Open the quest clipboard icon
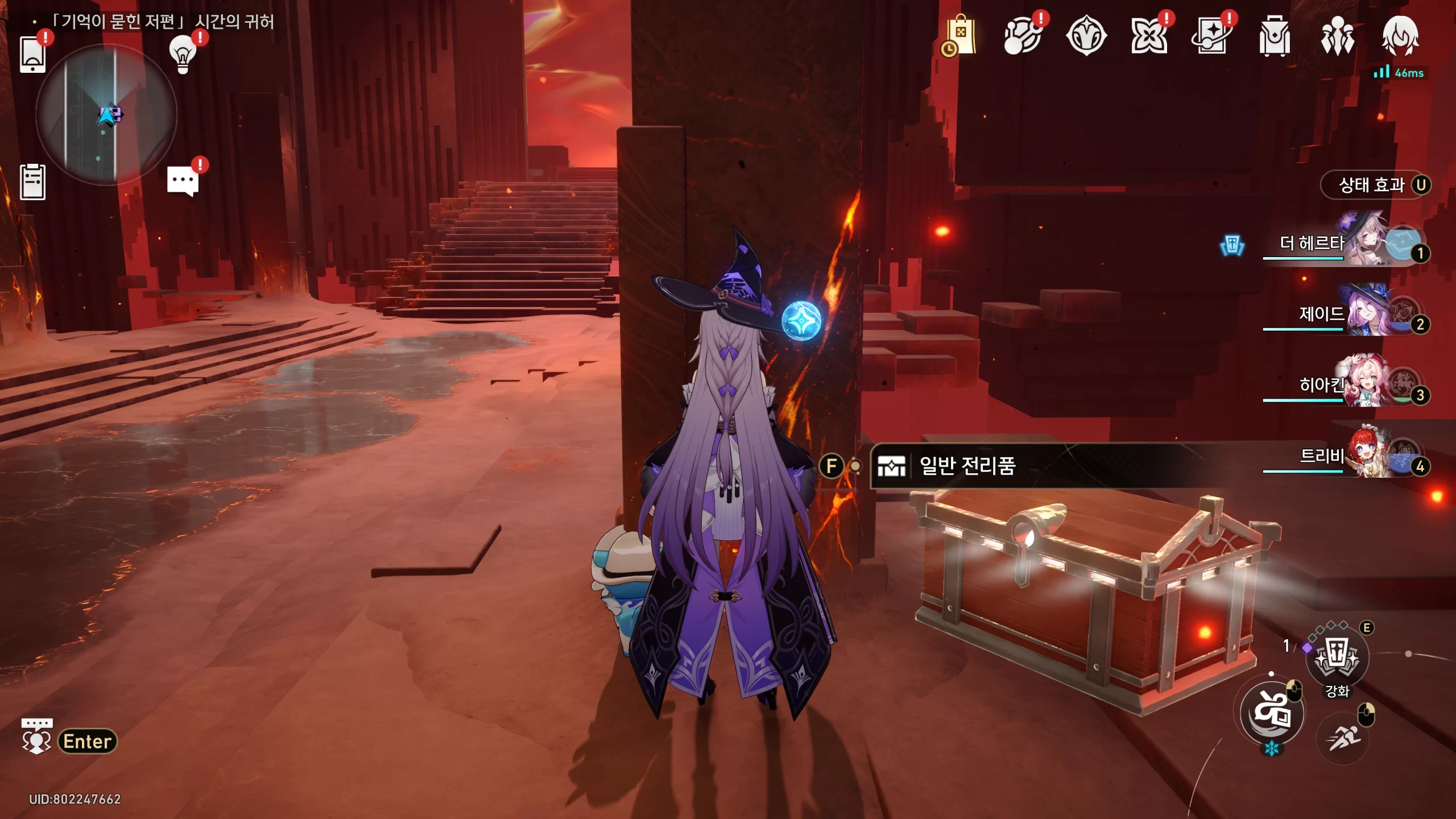The height and width of the screenshot is (819, 1456). tap(32, 182)
